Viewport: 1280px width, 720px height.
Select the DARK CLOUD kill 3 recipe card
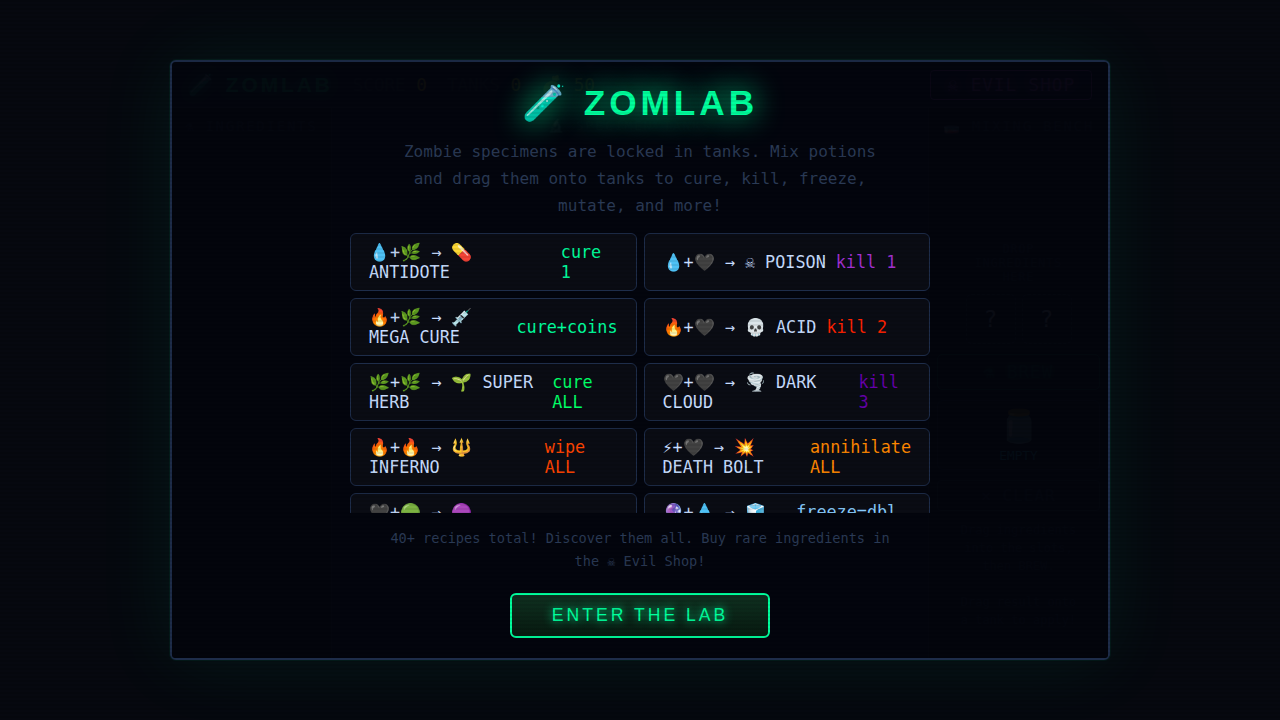point(787,391)
